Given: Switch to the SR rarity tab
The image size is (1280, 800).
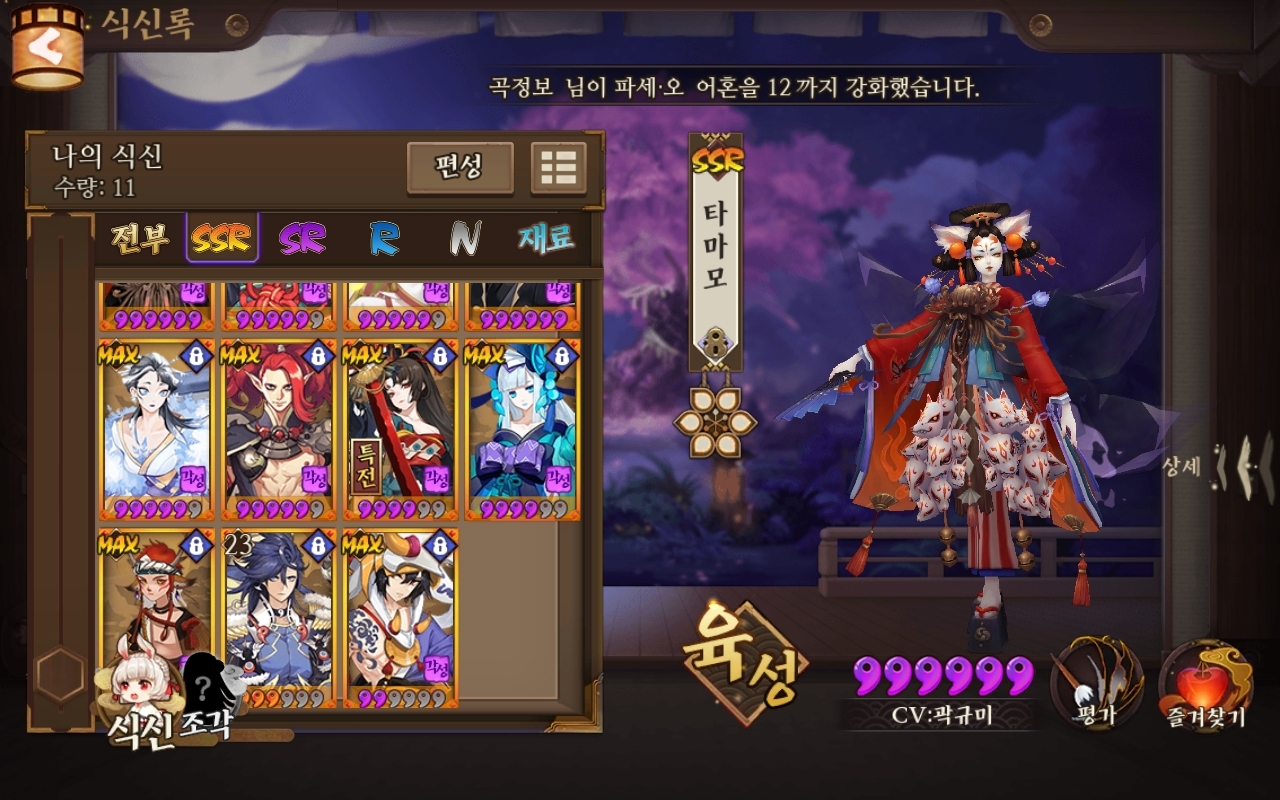Looking at the screenshot, I should [x=302, y=238].
